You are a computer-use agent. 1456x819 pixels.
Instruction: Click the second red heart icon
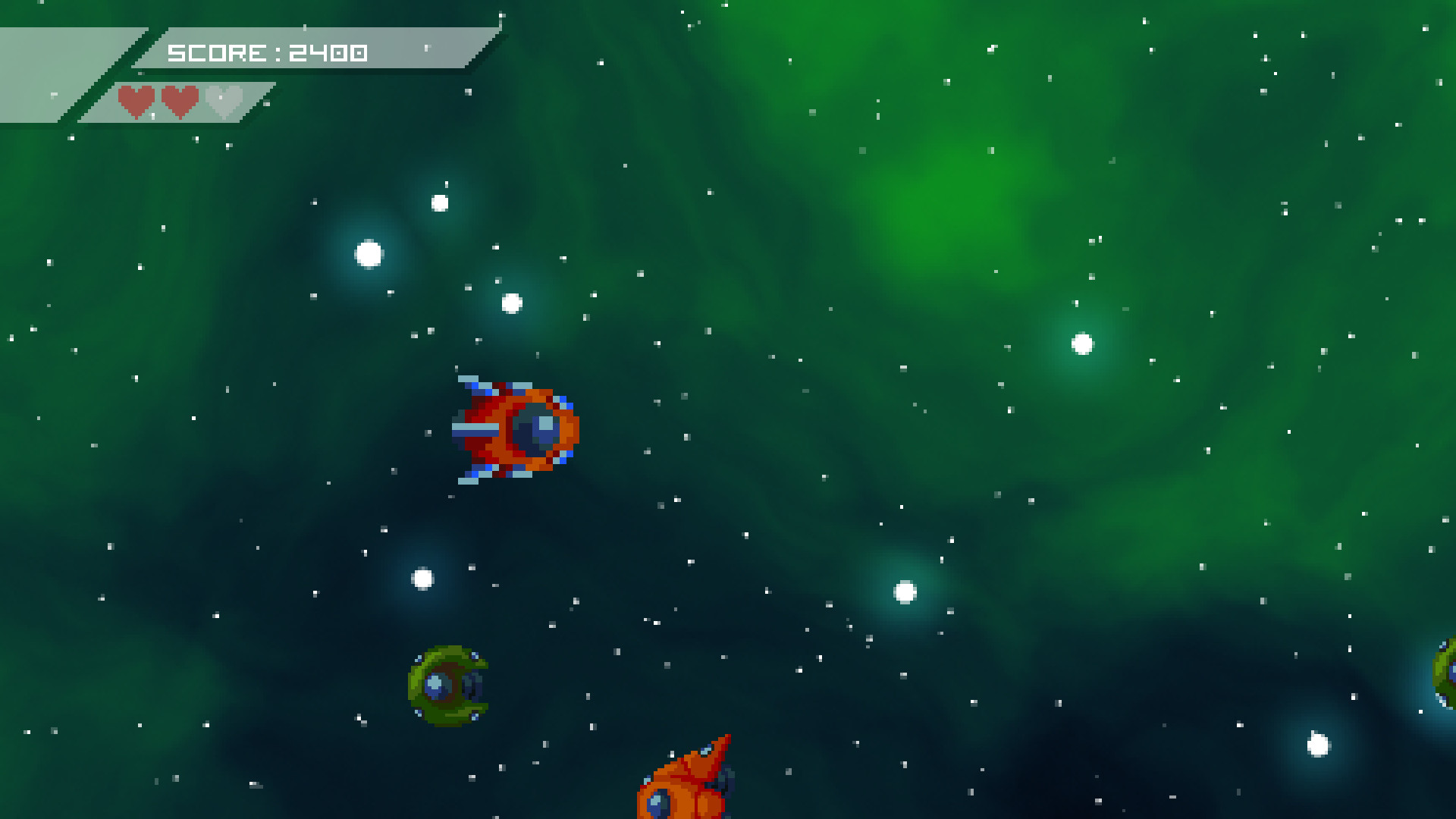180,101
